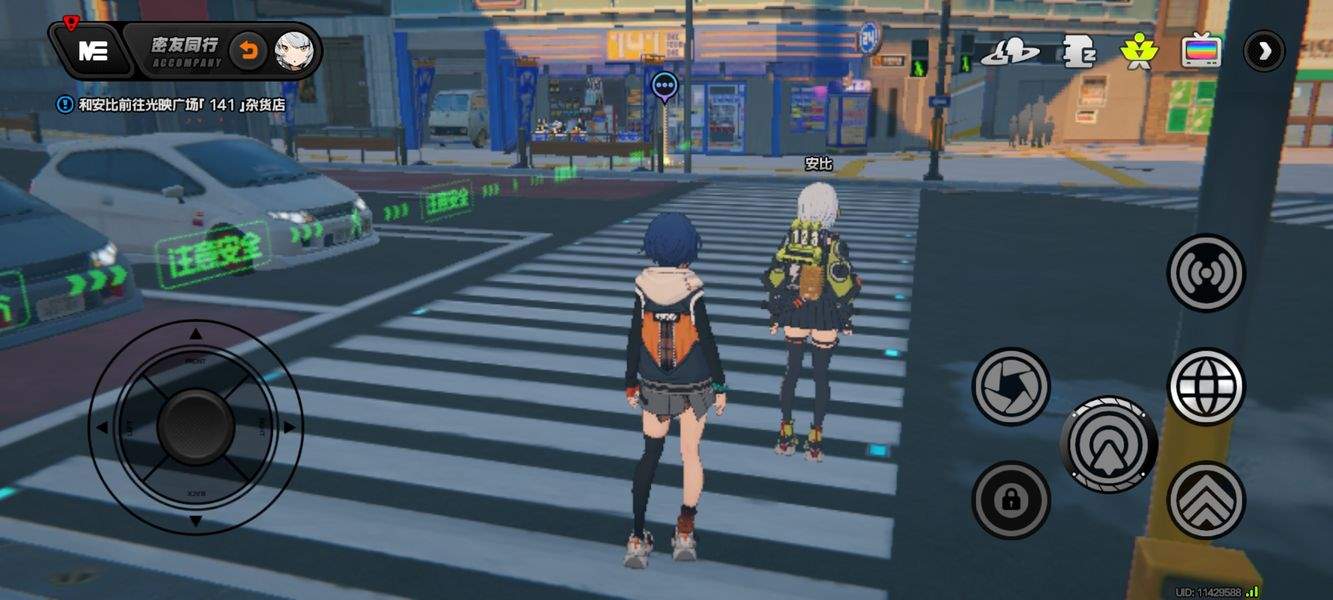Expand the top bar with the arrow button
The width and height of the screenshot is (1333, 600).
[1265, 51]
